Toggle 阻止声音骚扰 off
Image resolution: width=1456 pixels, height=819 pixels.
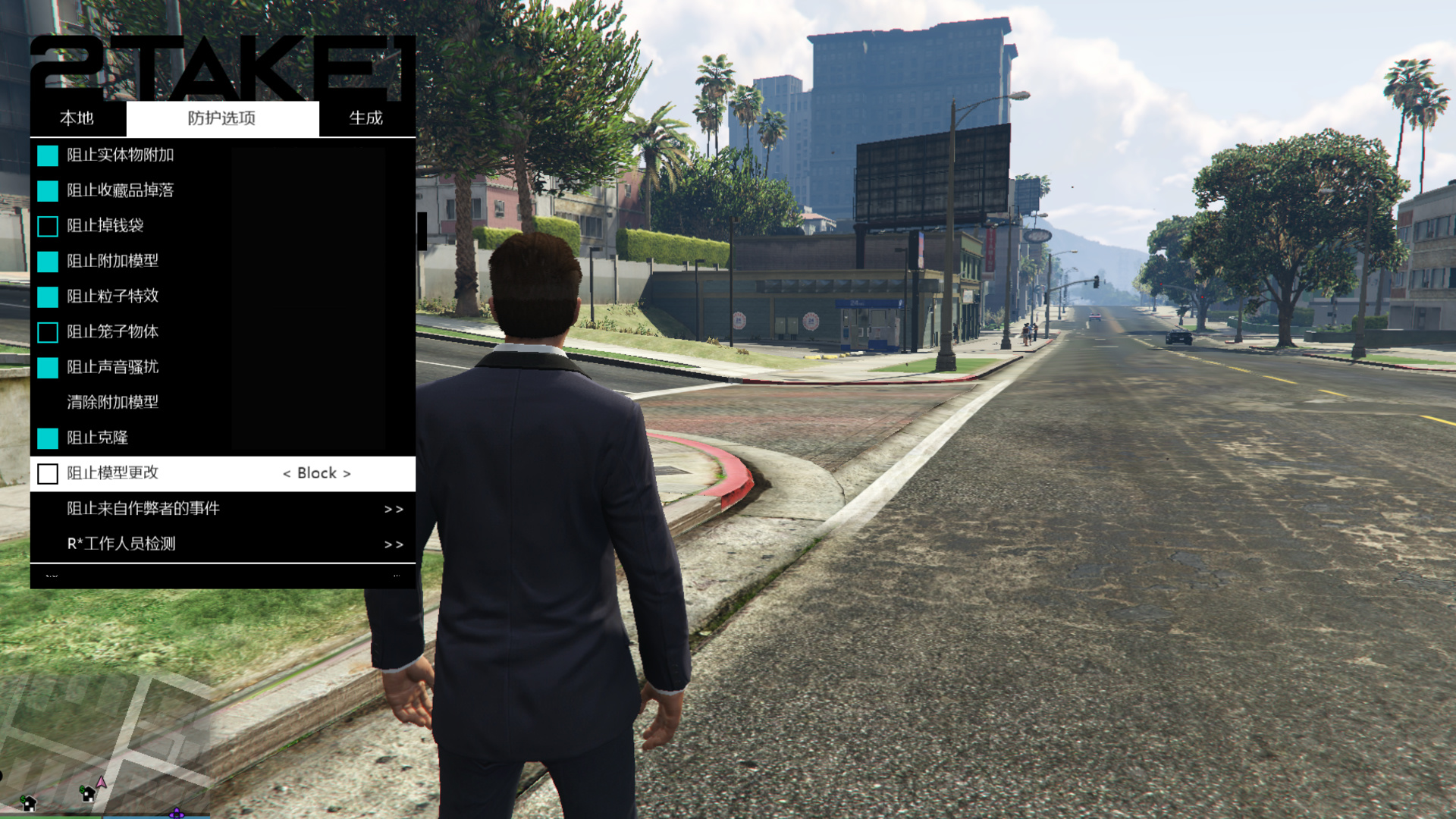coord(47,368)
